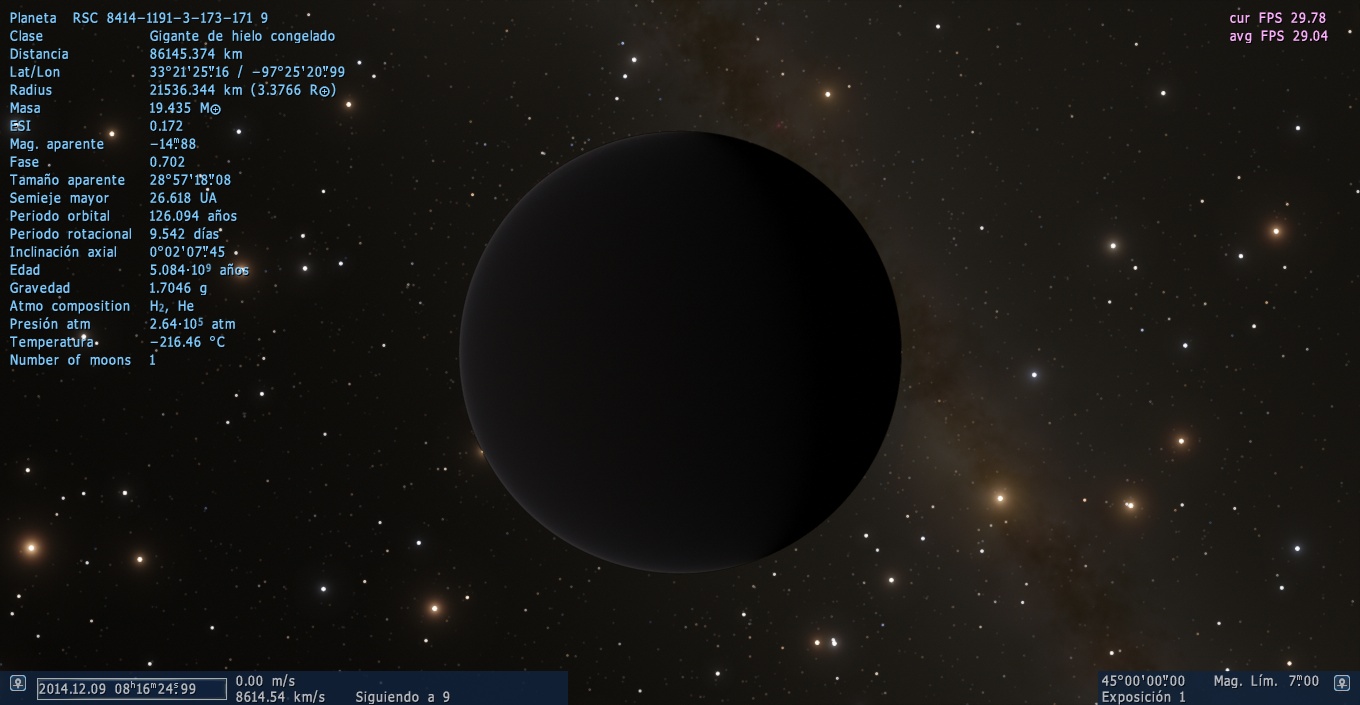
Task: Click the date and time input field
Action: [131, 689]
